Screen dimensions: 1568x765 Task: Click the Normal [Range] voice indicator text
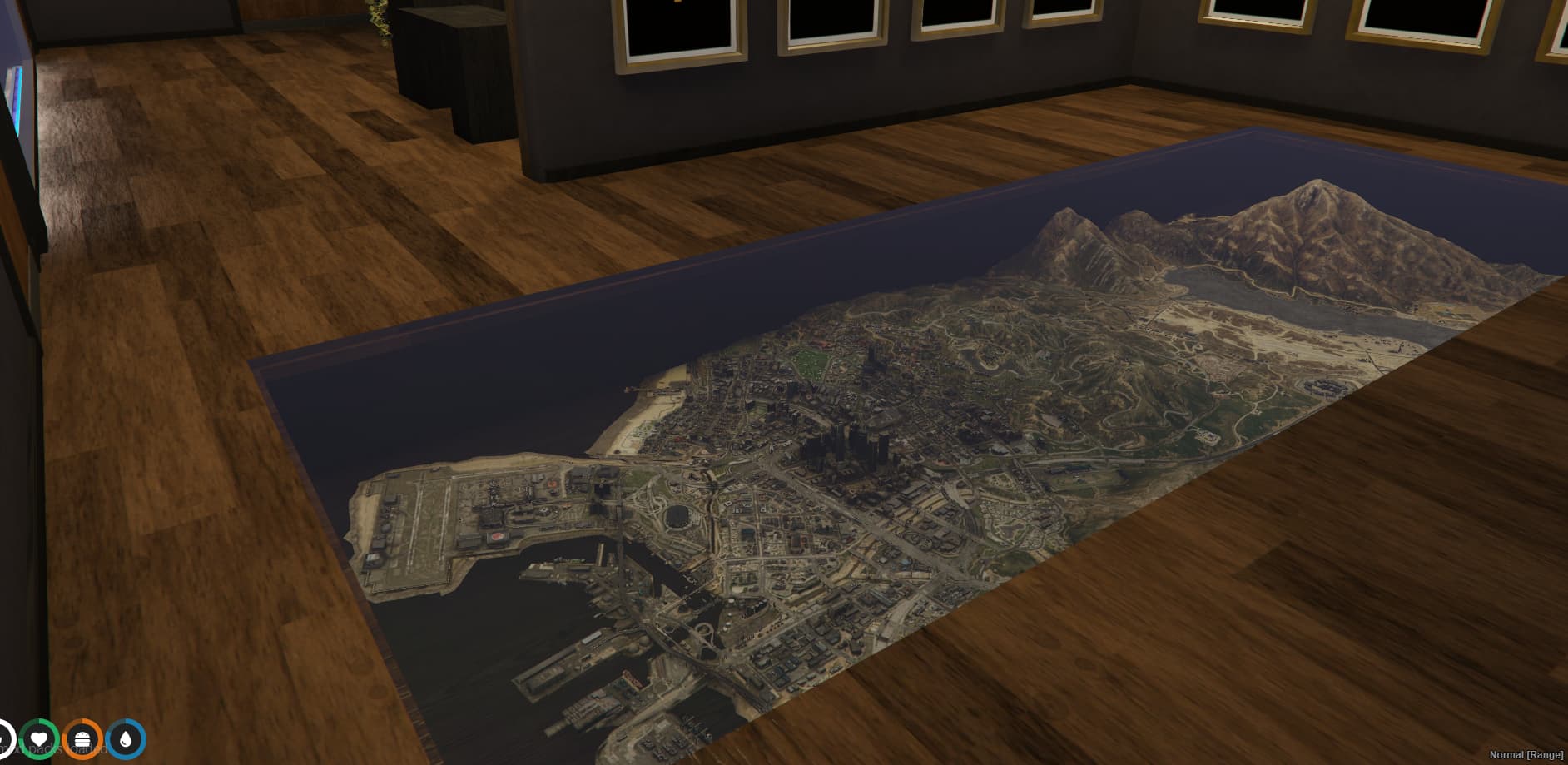tap(1527, 755)
